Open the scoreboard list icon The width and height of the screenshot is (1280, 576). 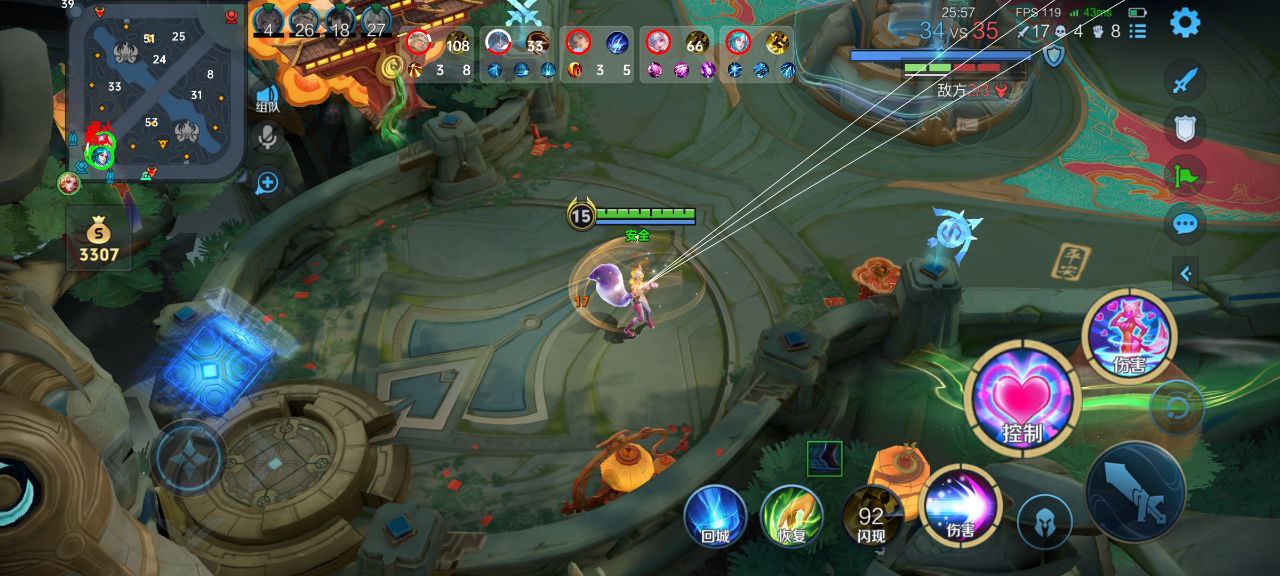(x=1138, y=31)
